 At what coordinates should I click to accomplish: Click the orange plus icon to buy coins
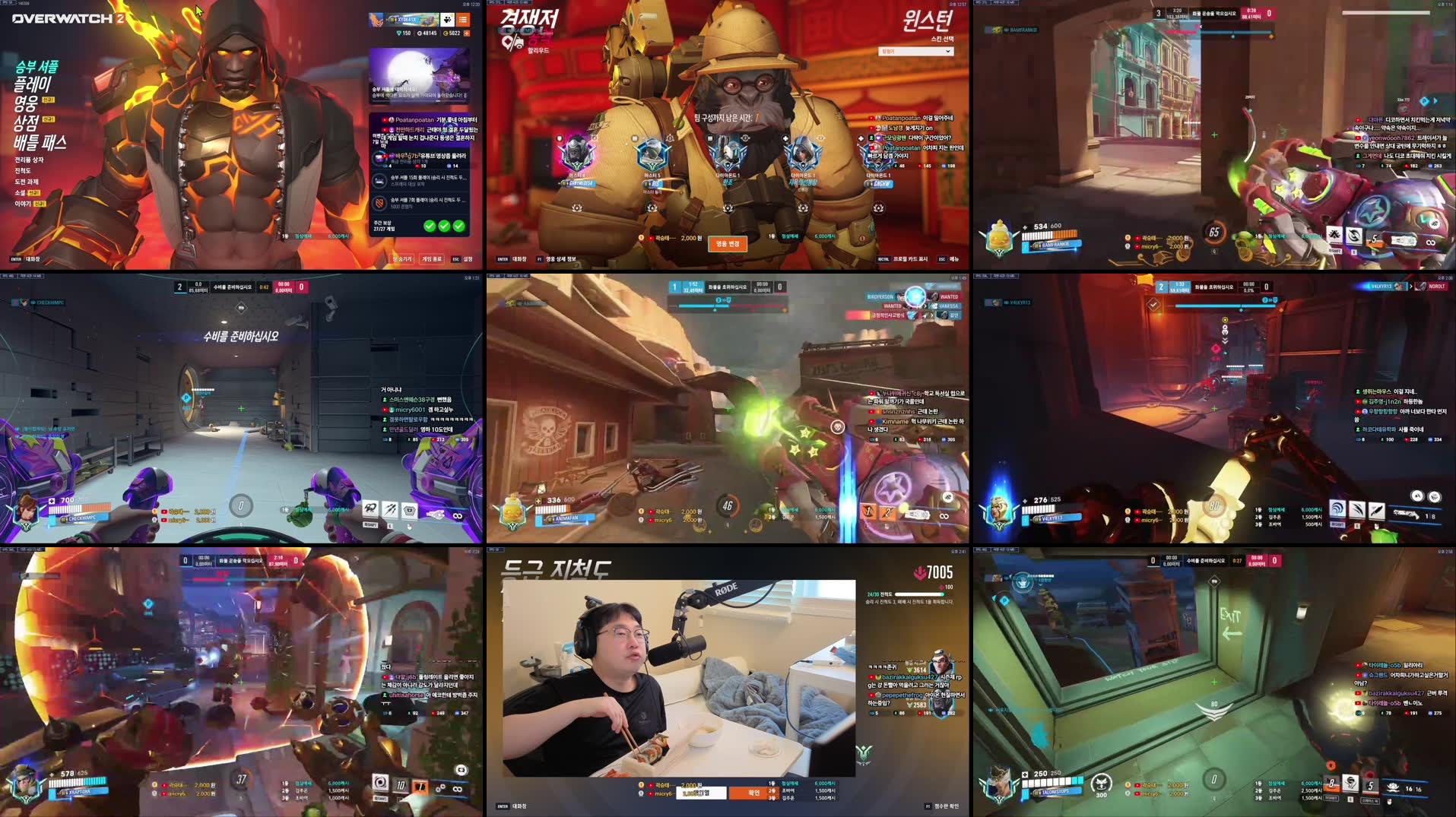coord(467,34)
